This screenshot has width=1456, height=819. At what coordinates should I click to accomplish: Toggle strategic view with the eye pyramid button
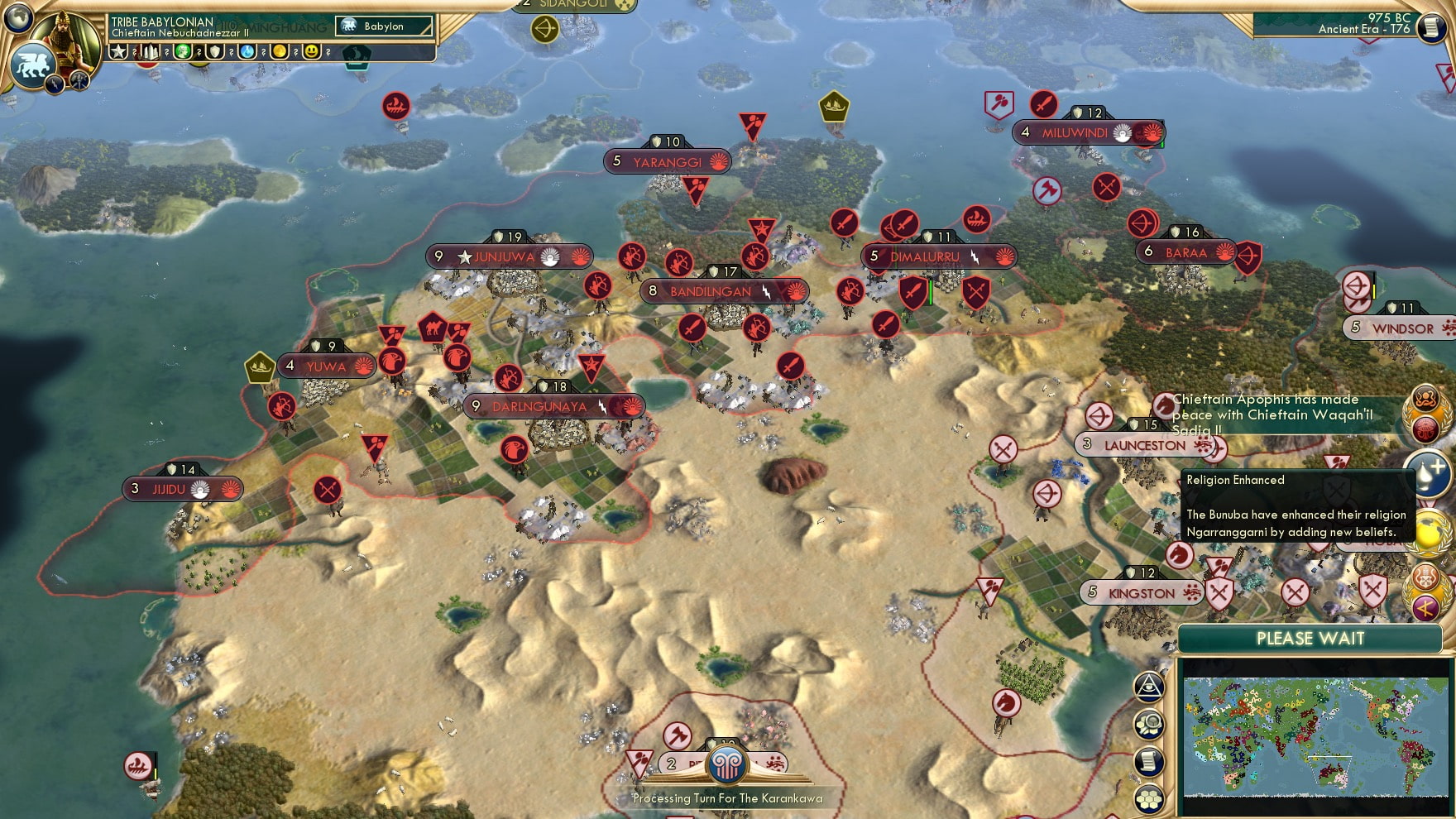pos(1149,686)
